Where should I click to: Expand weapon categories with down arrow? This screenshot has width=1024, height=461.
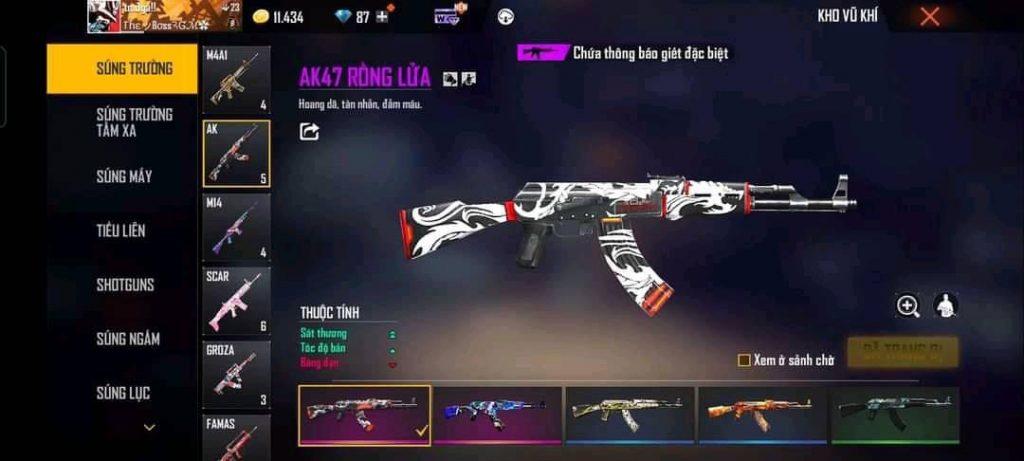[x=149, y=428]
